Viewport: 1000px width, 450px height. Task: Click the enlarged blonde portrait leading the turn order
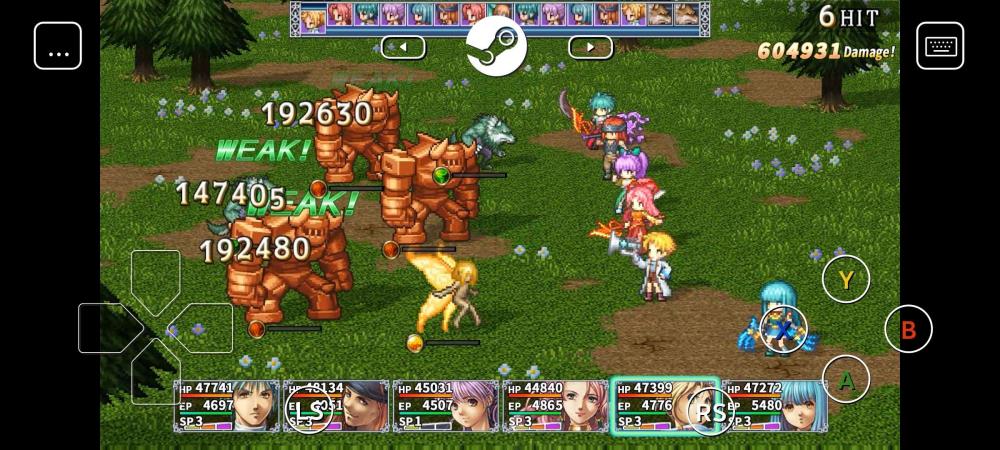313,19
